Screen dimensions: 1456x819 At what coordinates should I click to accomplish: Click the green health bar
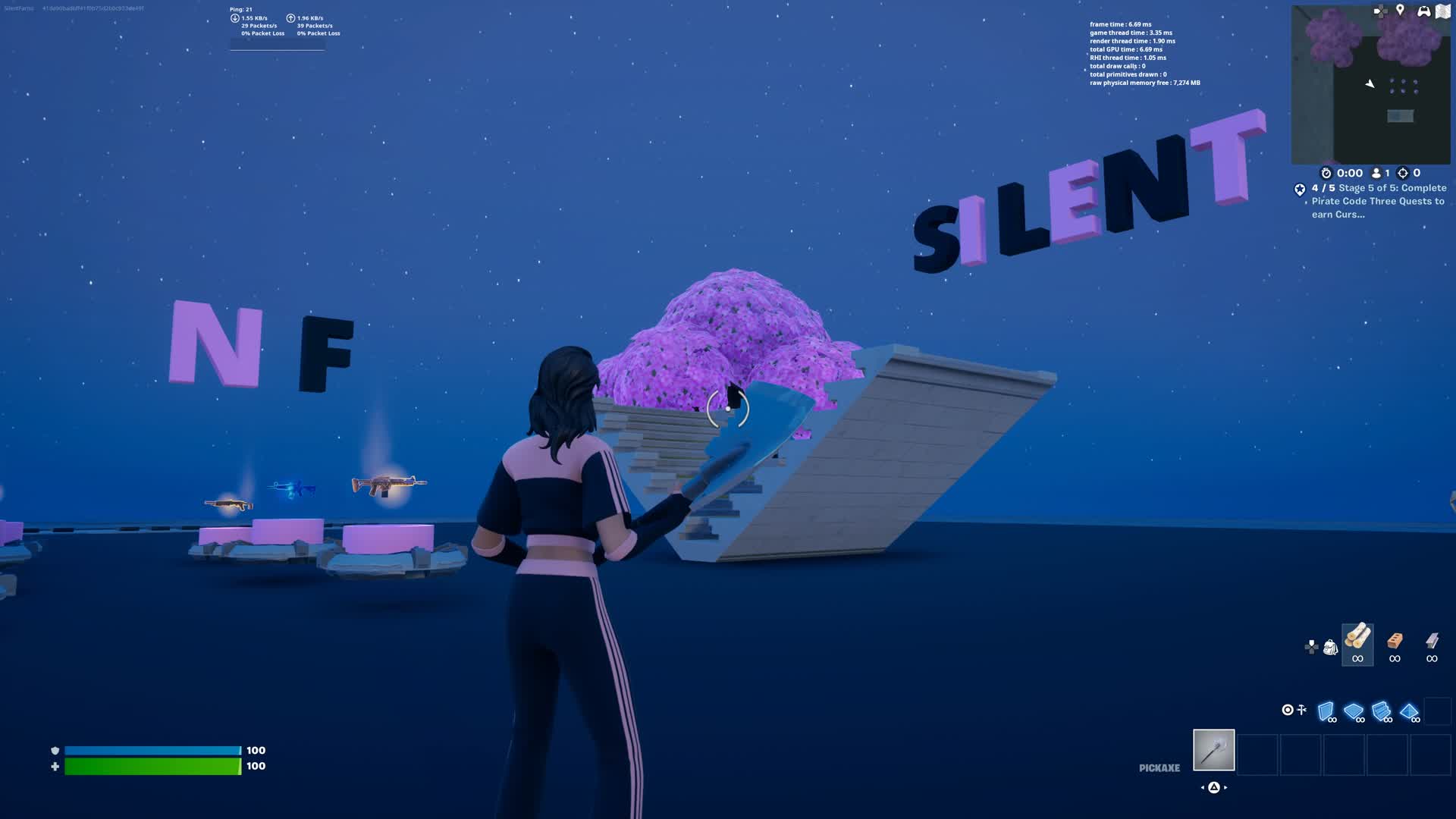(152, 767)
